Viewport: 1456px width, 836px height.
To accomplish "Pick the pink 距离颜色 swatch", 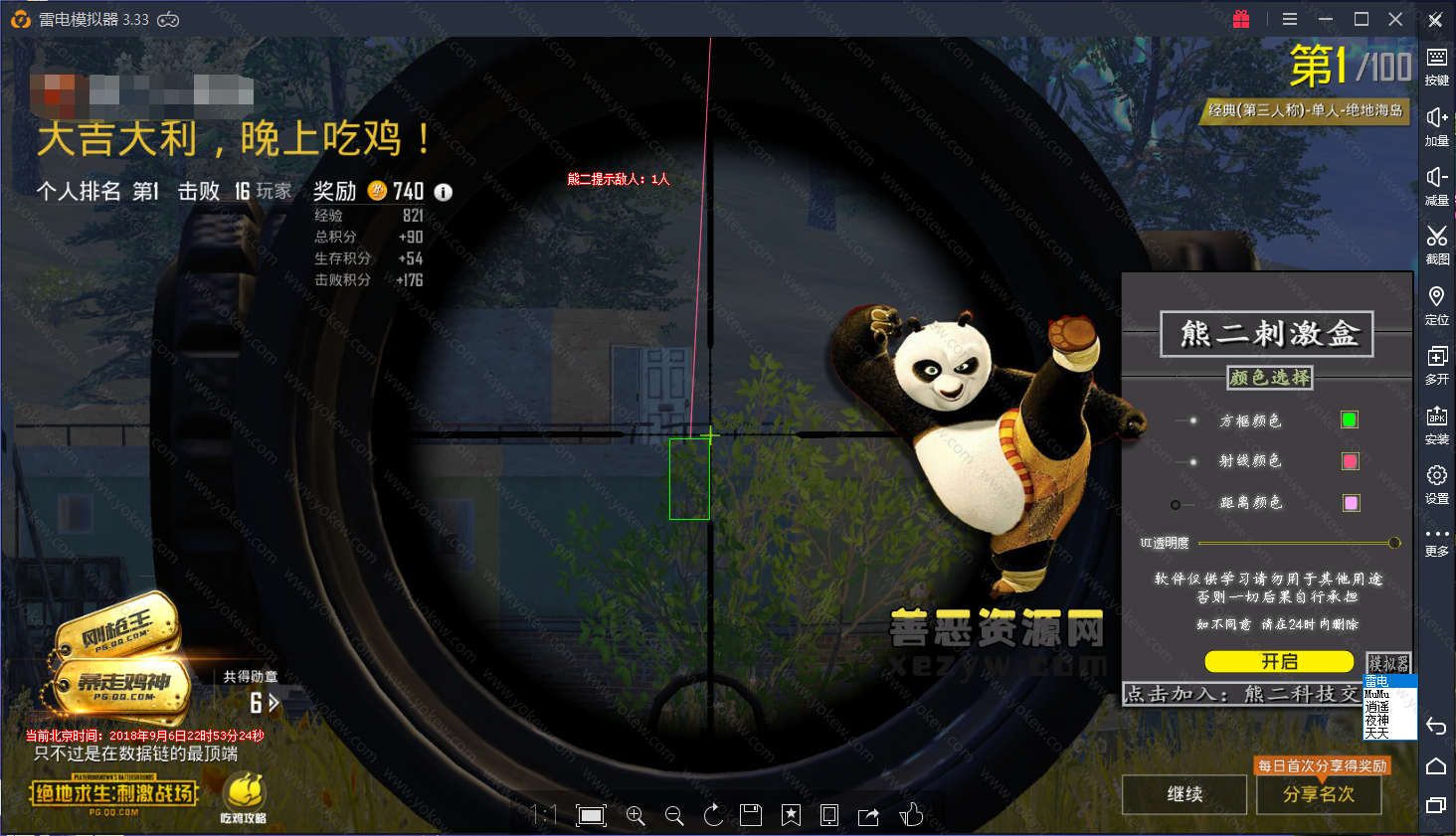I will tap(1351, 503).
